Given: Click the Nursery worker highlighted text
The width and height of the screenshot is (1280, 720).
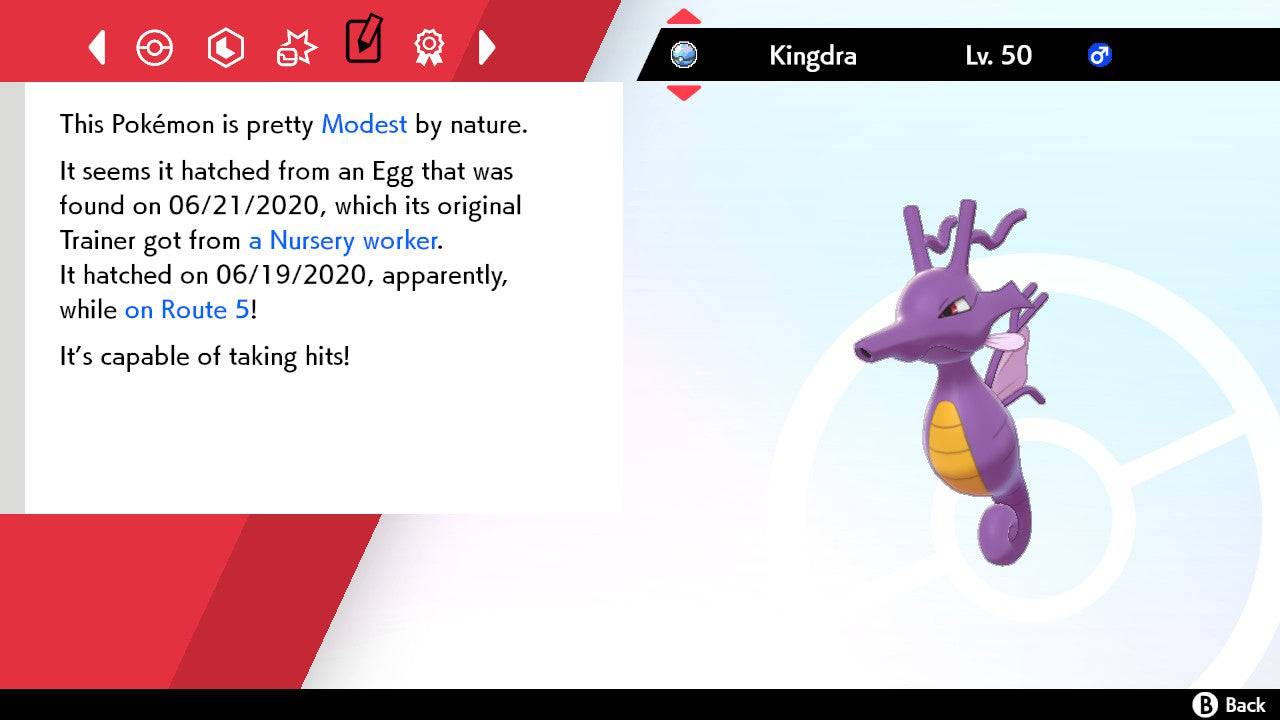Looking at the screenshot, I should (341, 240).
